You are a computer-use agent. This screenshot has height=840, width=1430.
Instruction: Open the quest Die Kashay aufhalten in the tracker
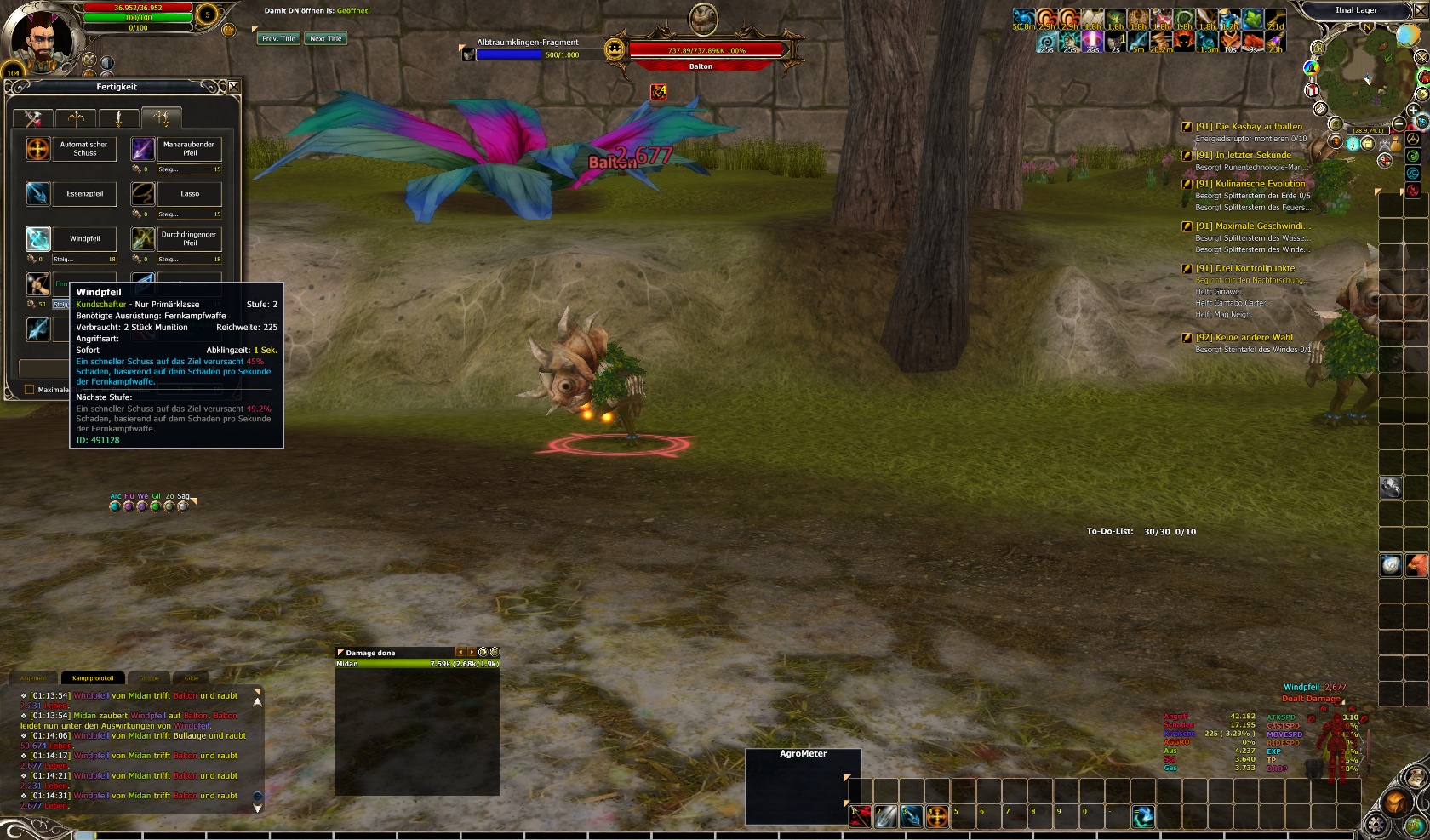(x=1248, y=127)
